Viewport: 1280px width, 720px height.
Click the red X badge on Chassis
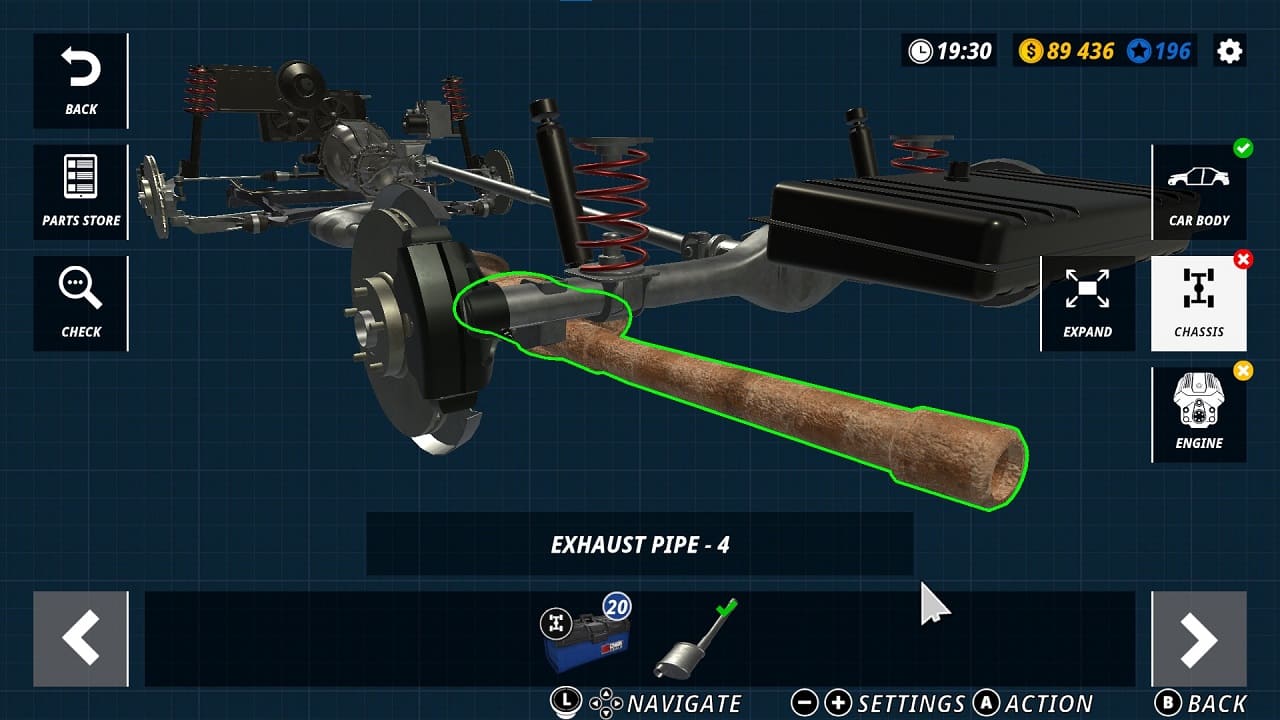point(1243,260)
